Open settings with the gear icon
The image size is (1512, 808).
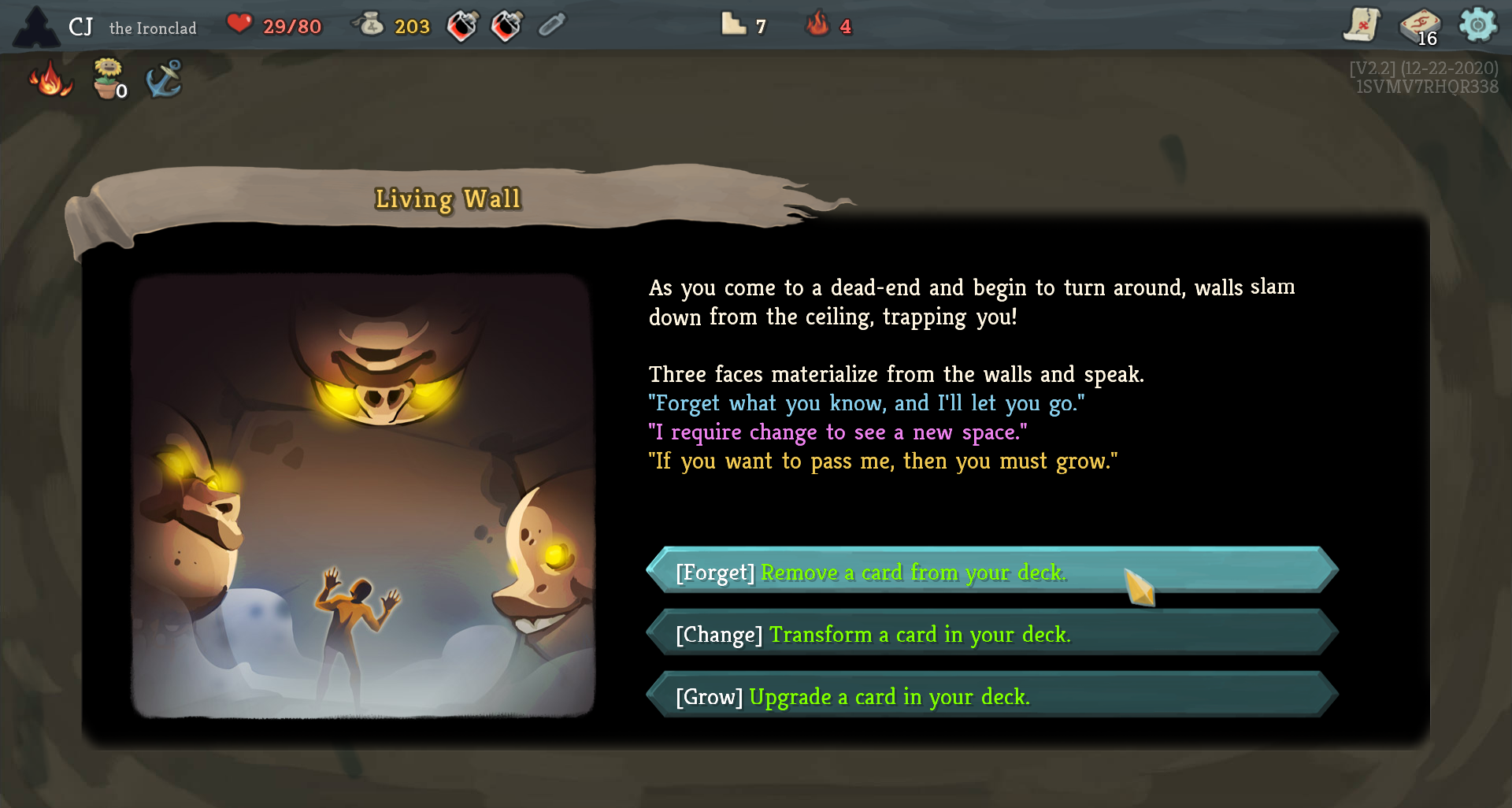(1477, 25)
